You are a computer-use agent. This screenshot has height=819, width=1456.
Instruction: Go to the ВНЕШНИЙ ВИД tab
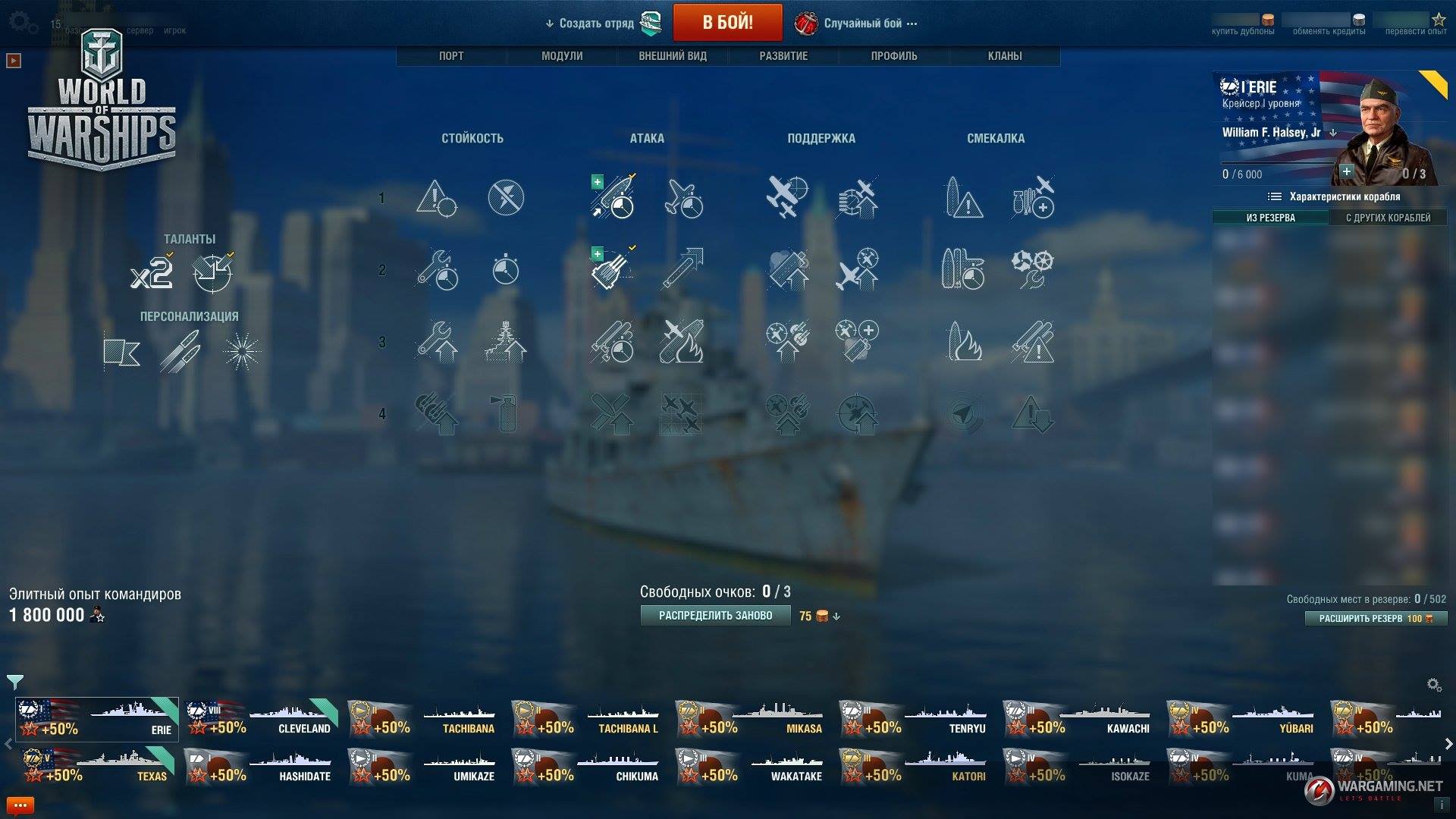coord(673,56)
